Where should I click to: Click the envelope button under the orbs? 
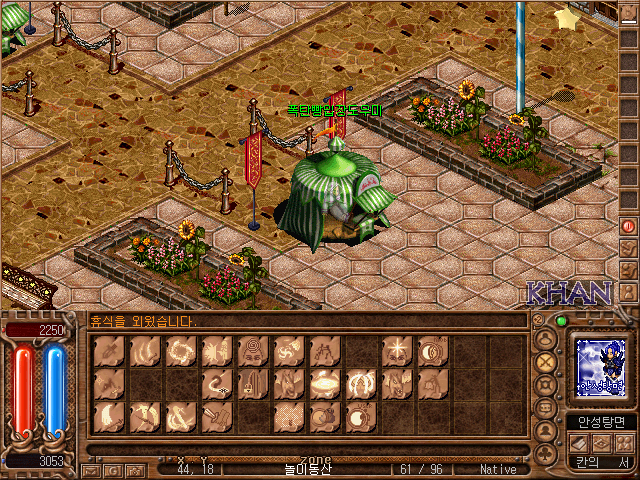pyautogui.click(x=91, y=470)
